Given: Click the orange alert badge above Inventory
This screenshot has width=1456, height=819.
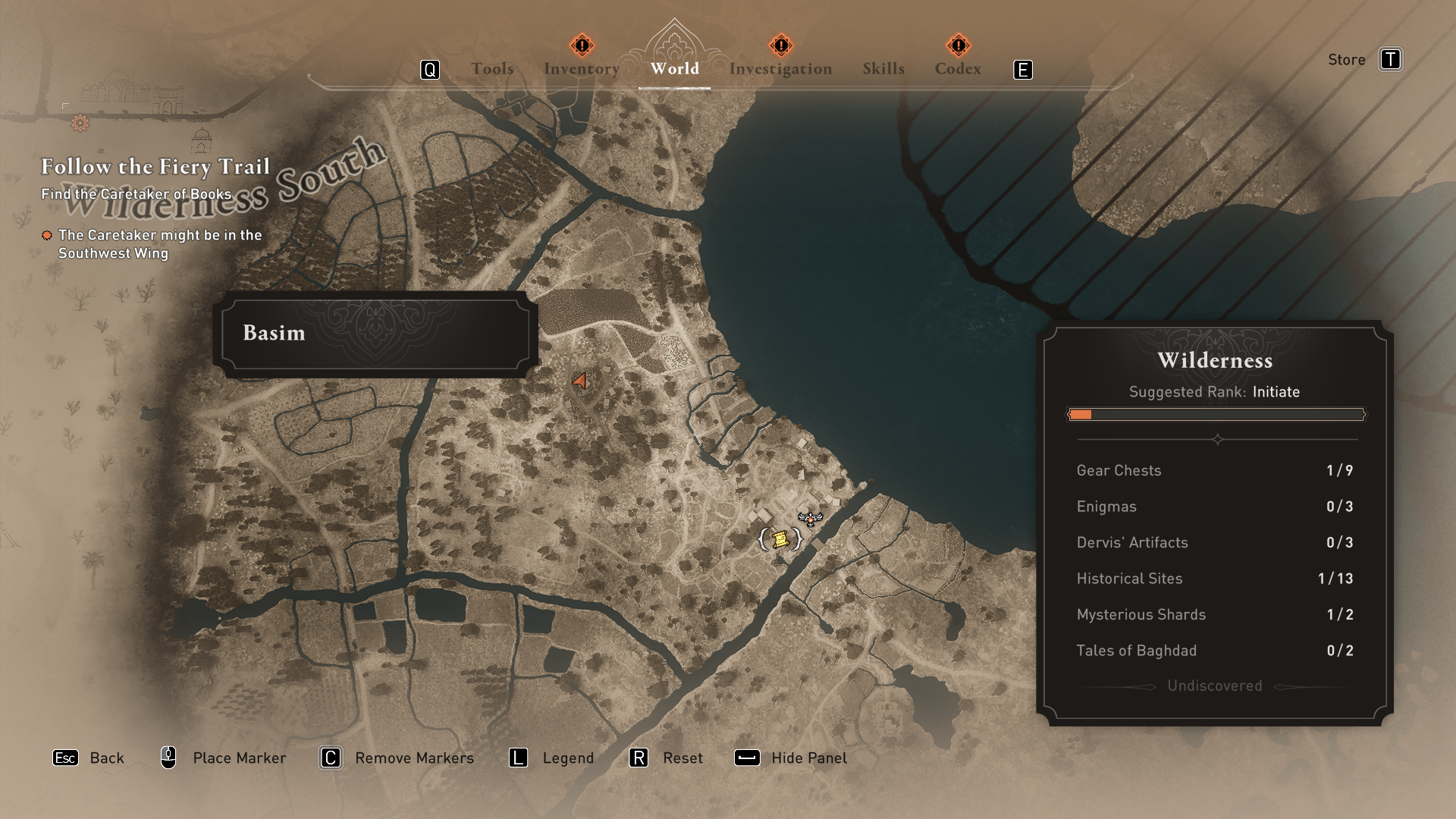Looking at the screenshot, I should pyautogui.click(x=581, y=45).
